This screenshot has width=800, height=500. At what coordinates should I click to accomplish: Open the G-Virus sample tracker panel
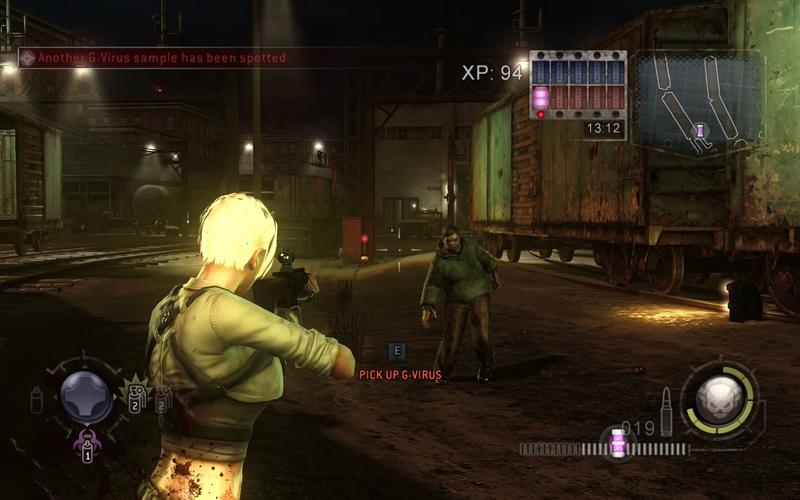577,85
